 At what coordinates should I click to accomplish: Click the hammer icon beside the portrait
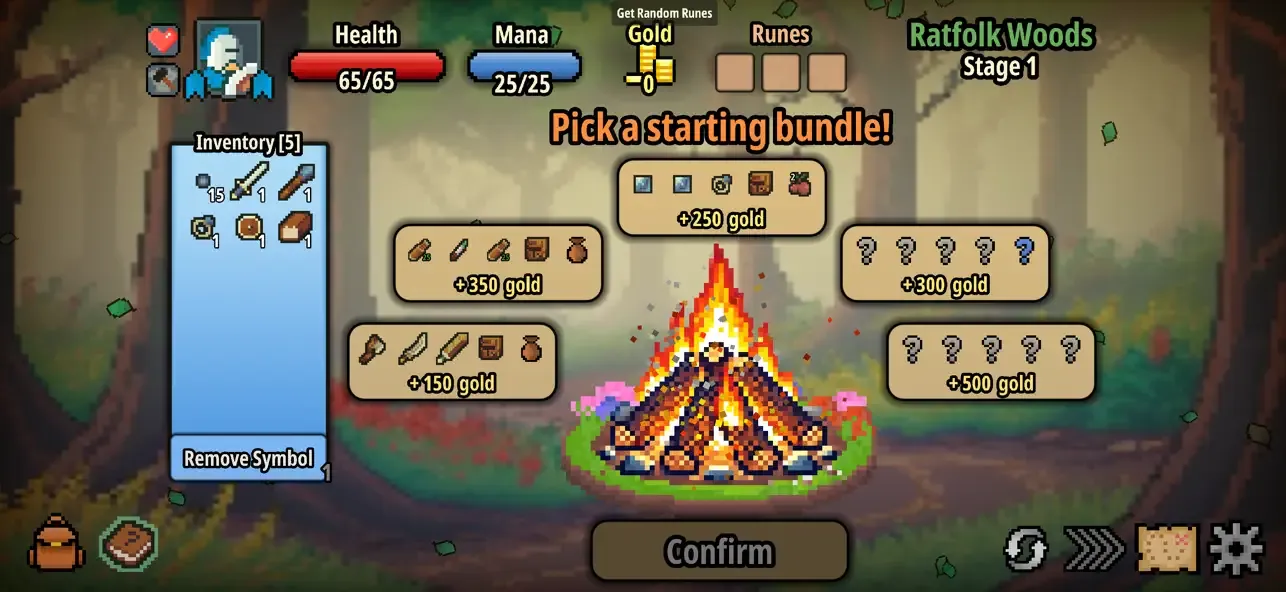(x=163, y=80)
